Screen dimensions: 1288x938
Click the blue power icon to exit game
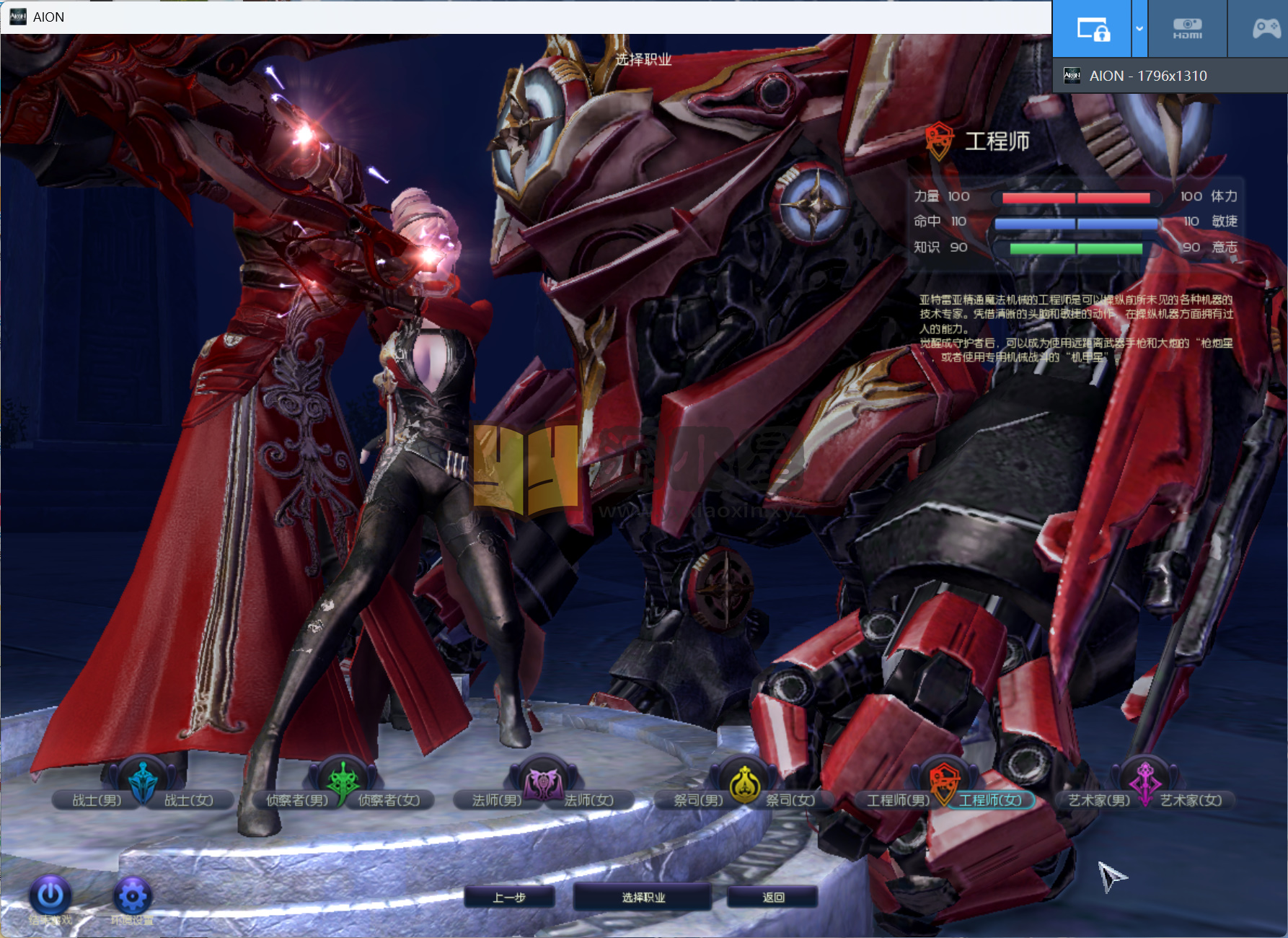(x=50, y=896)
